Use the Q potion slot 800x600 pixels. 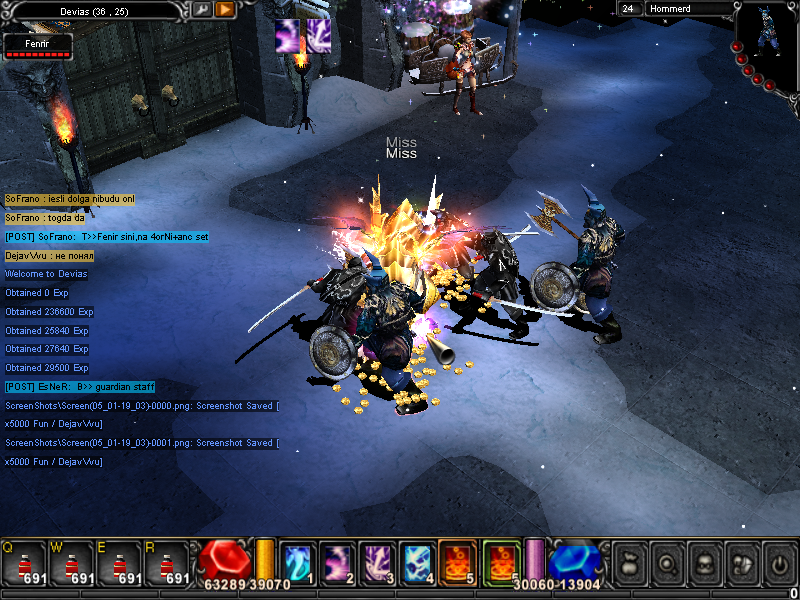click(x=24, y=563)
